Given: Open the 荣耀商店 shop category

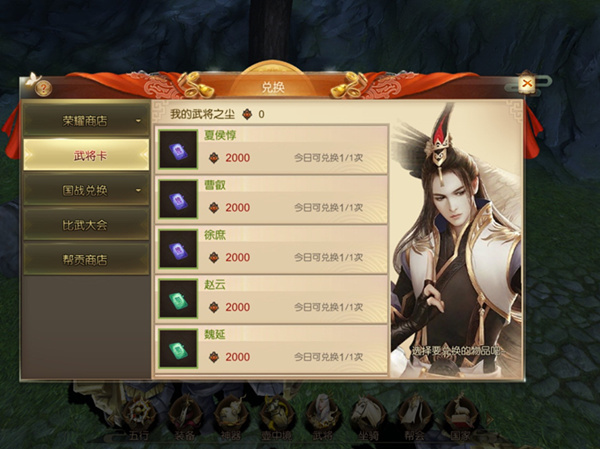Looking at the screenshot, I should click(85, 121).
